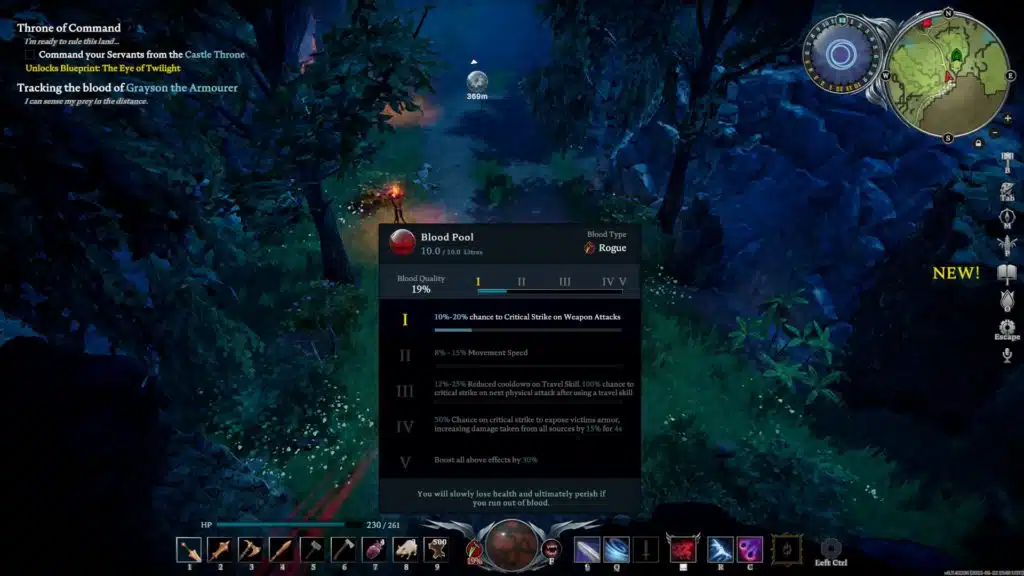
Task: Select the mace in hotbar slot 5
Action: (x=313, y=549)
